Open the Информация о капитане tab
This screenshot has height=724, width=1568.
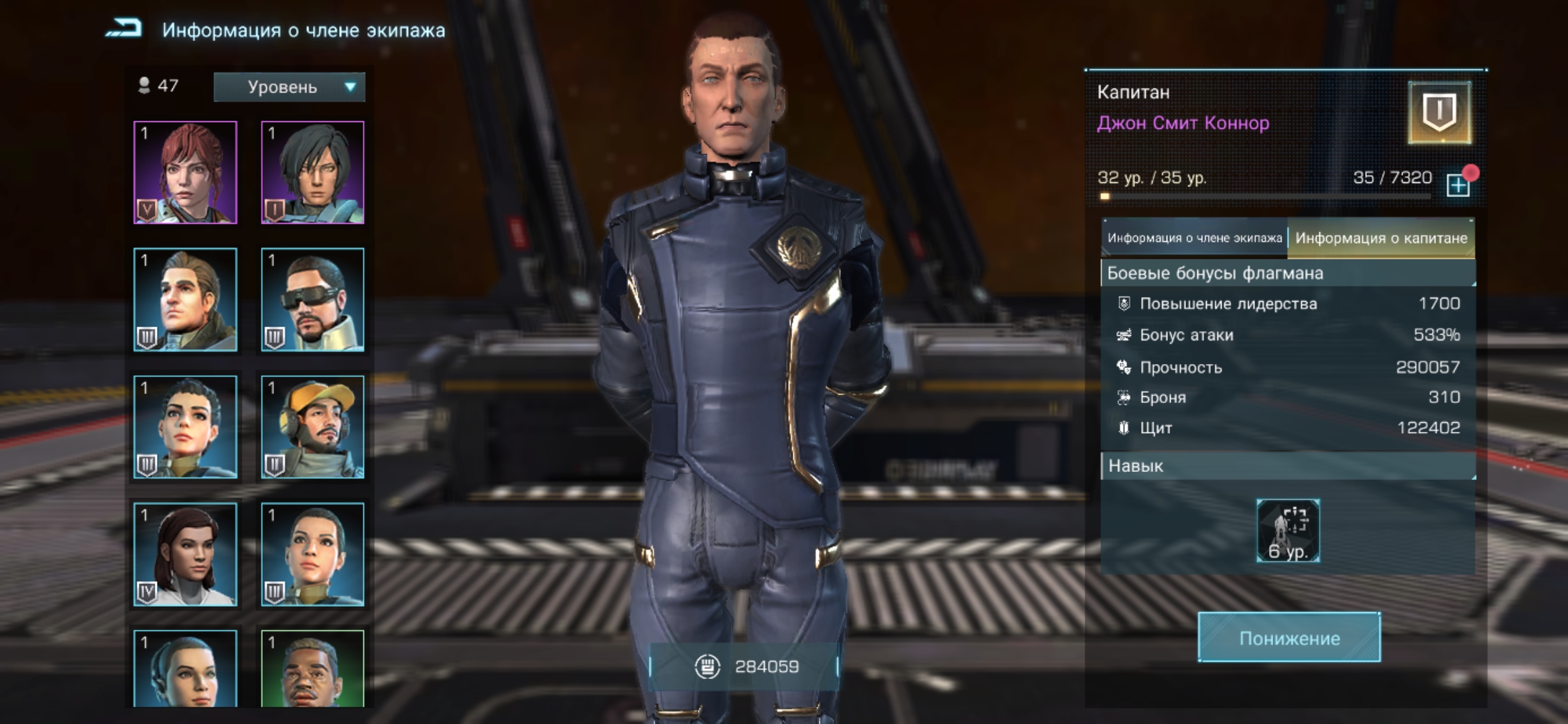(x=1381, y=238)
